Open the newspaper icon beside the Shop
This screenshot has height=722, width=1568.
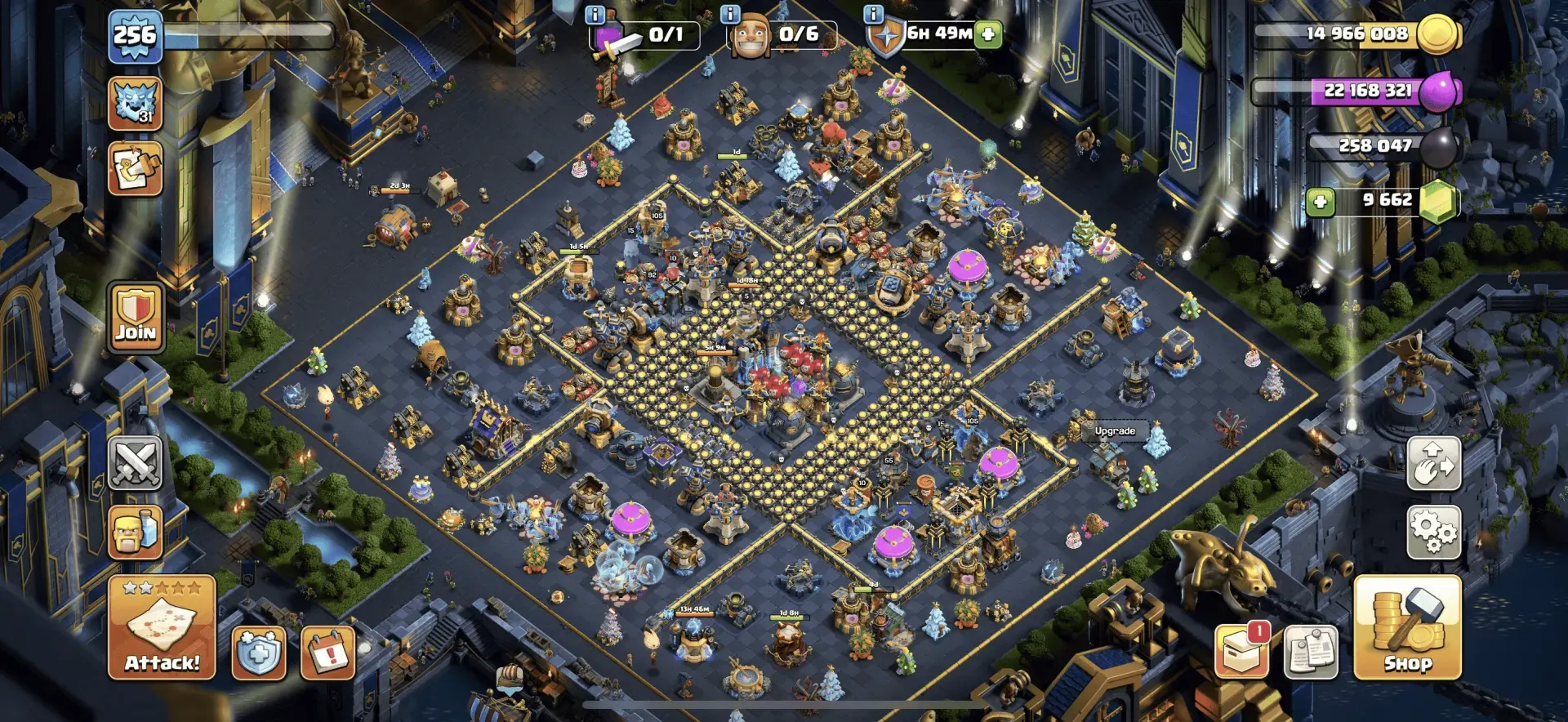[1311, 652]
